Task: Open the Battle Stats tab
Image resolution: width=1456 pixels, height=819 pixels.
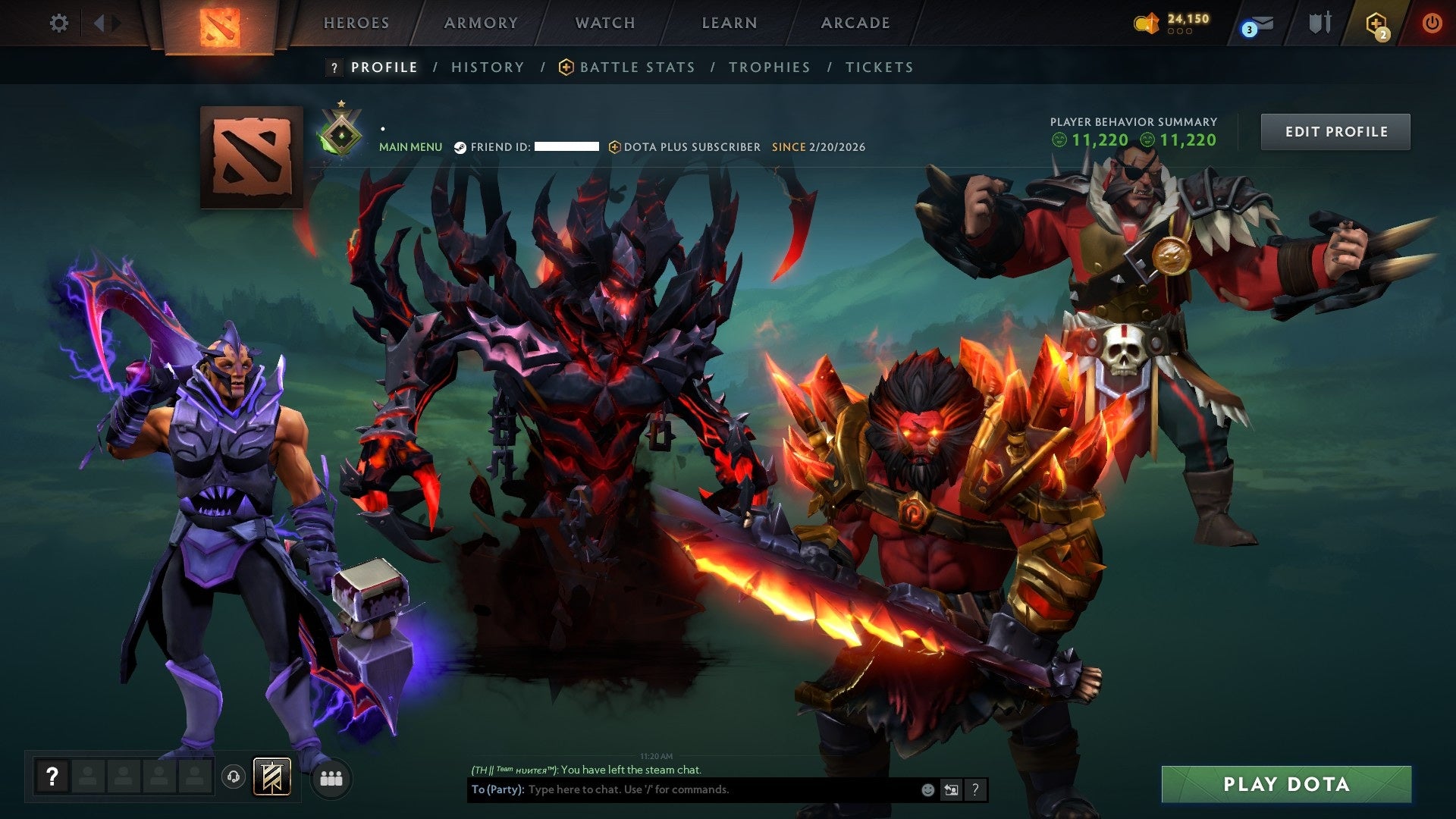Action: click(x=635, y=67)
